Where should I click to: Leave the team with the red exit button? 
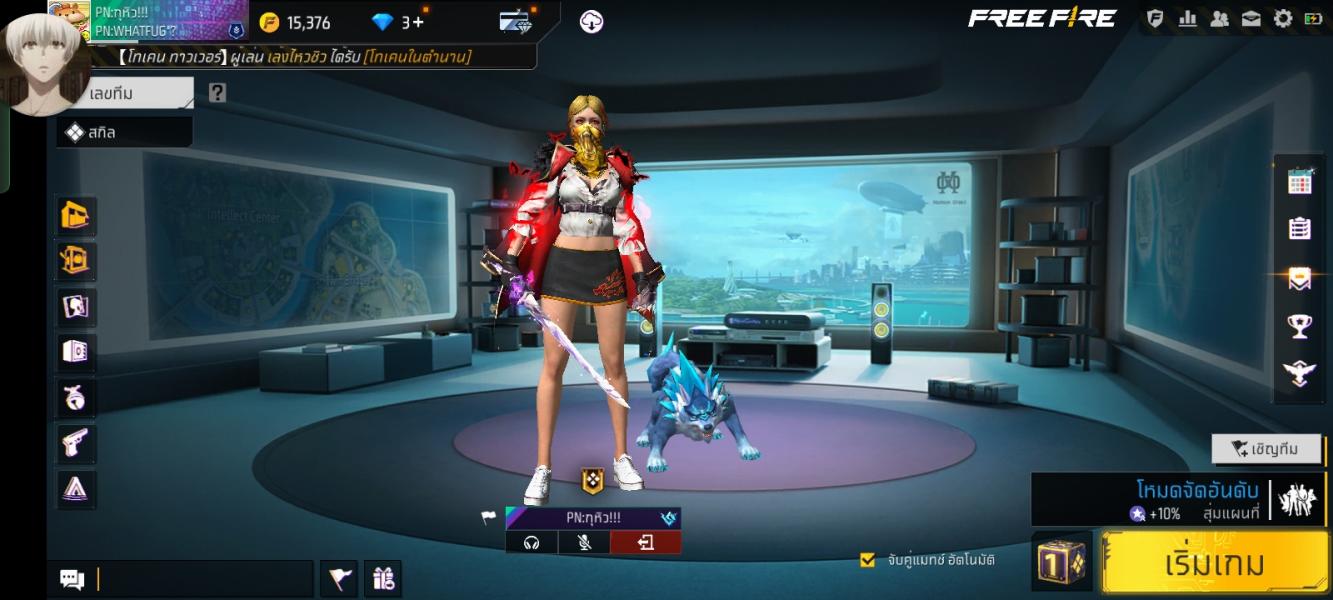645,542
